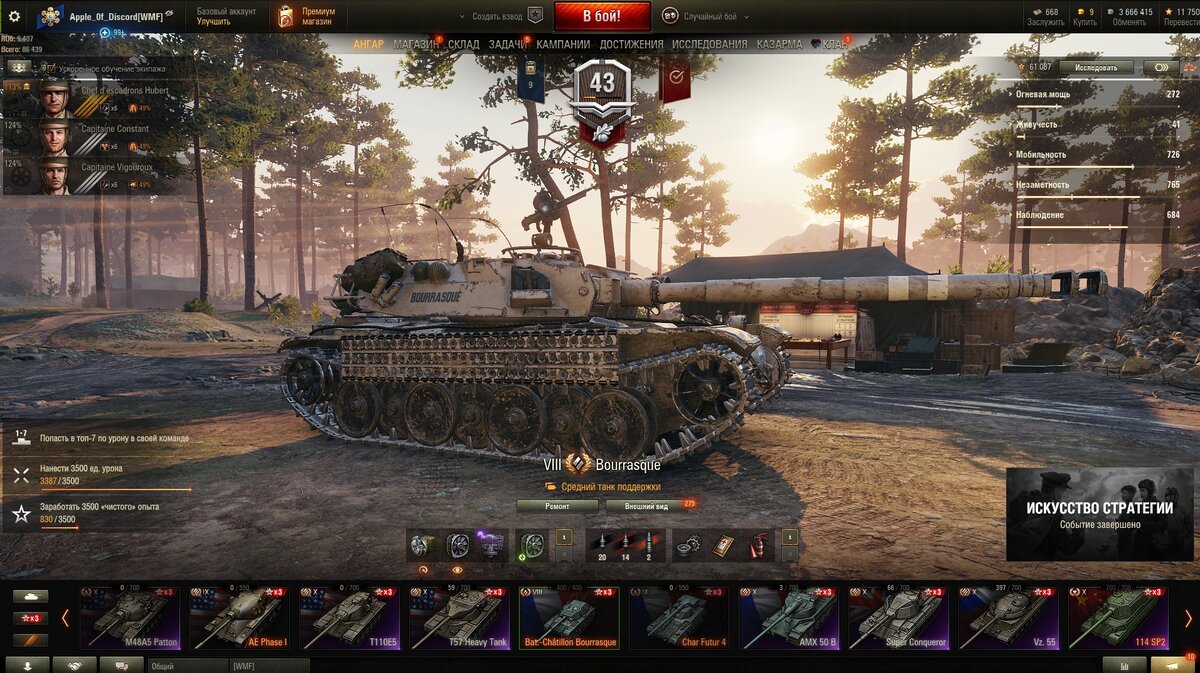This screenshot has width=1200, height=673.
Task: Pick the 114 SP2 tank card
Action: click(x=1118, y=617)
